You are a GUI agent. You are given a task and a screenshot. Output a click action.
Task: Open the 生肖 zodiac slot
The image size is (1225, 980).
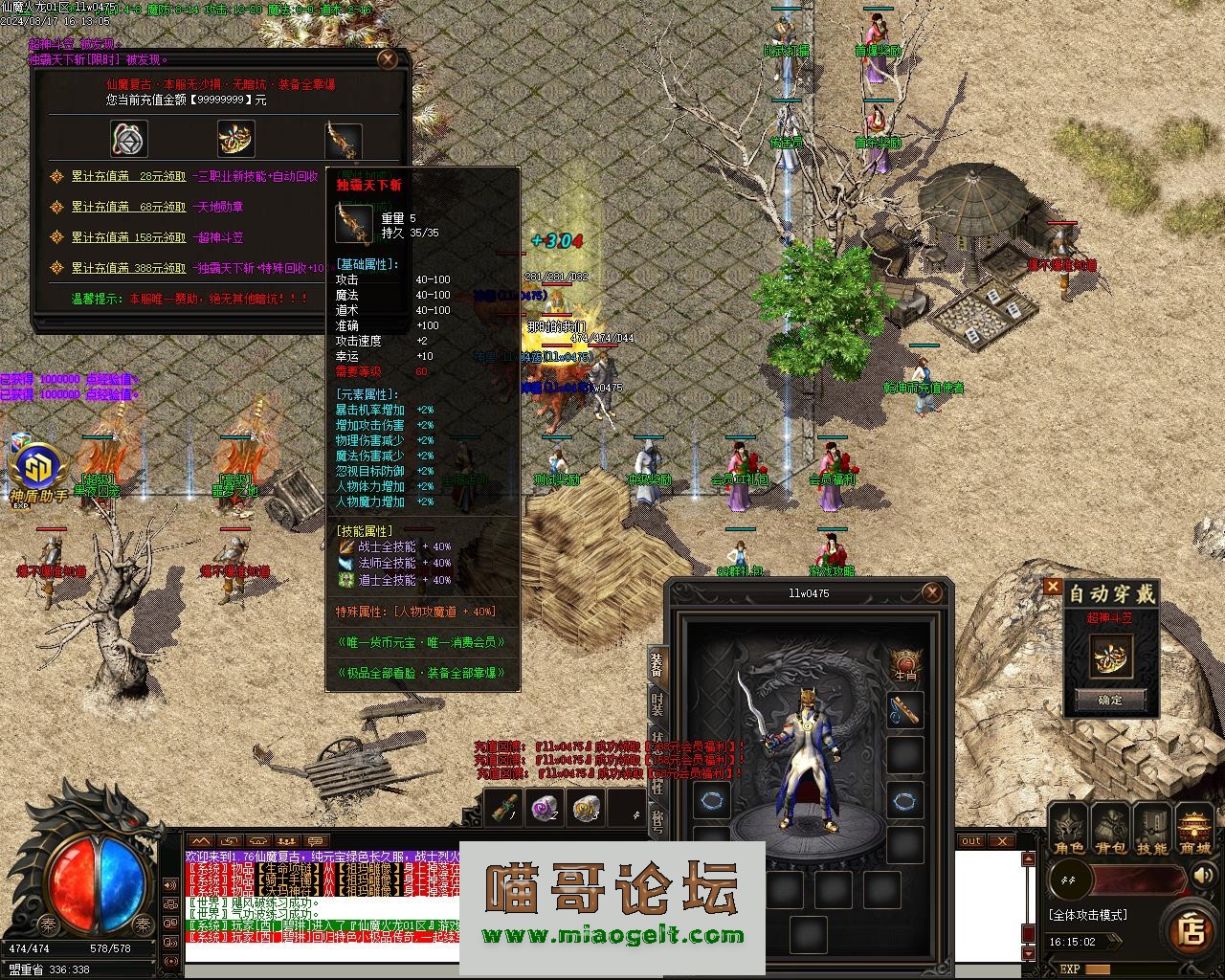pos(904,663)
